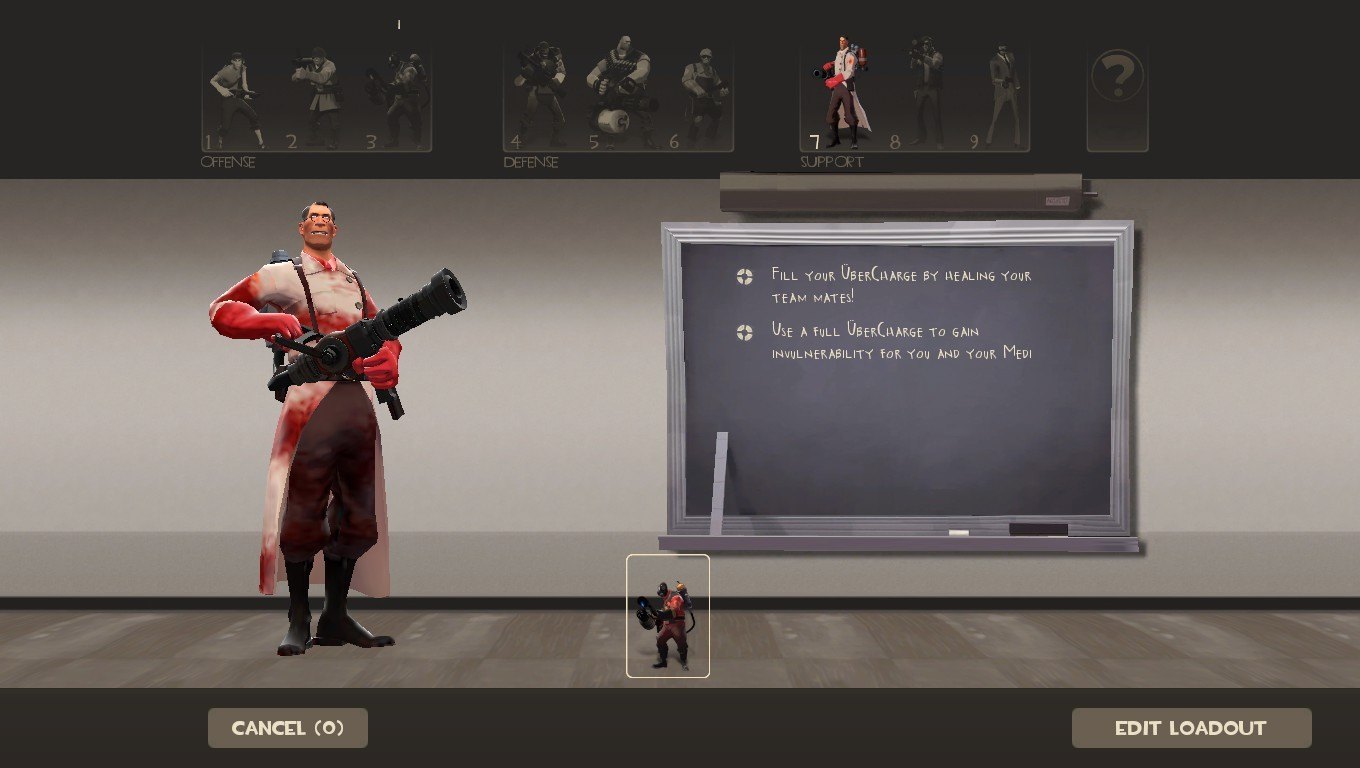Select the highlighted Medic class

tap(840, 94)
